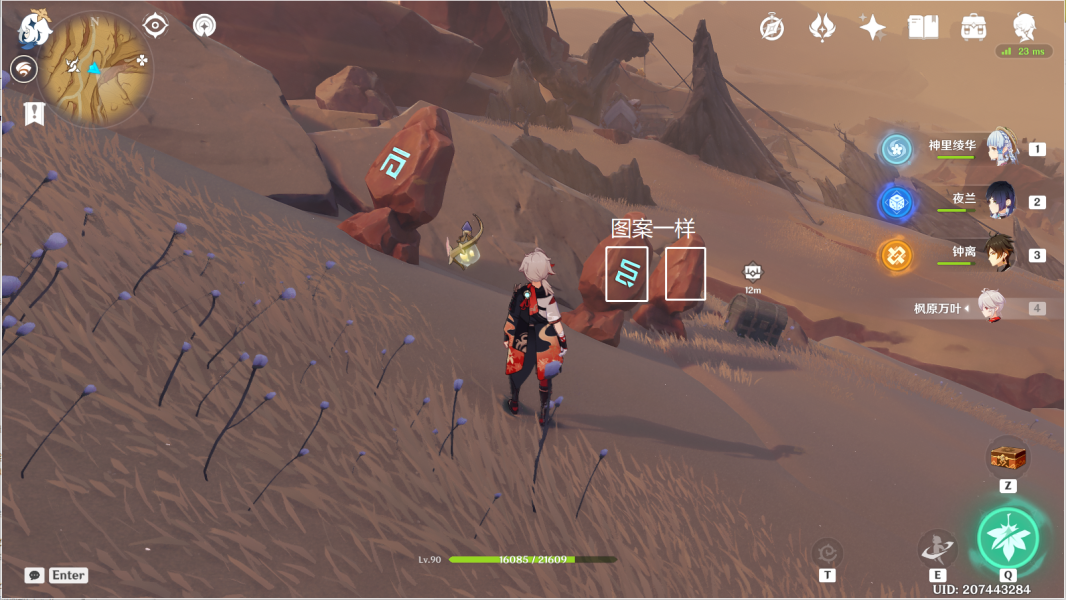Open the chat speech bubble
Screen dimensions: 1066x600
tap(35, 575)
